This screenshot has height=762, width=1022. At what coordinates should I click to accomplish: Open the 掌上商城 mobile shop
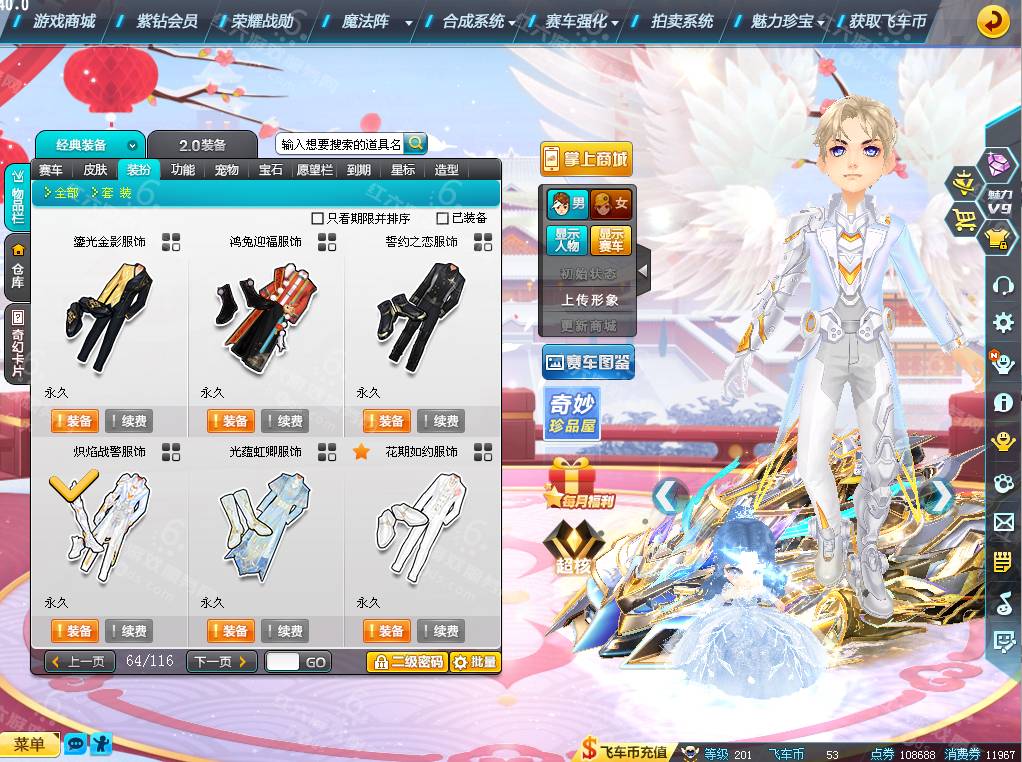tap(586, 159)
